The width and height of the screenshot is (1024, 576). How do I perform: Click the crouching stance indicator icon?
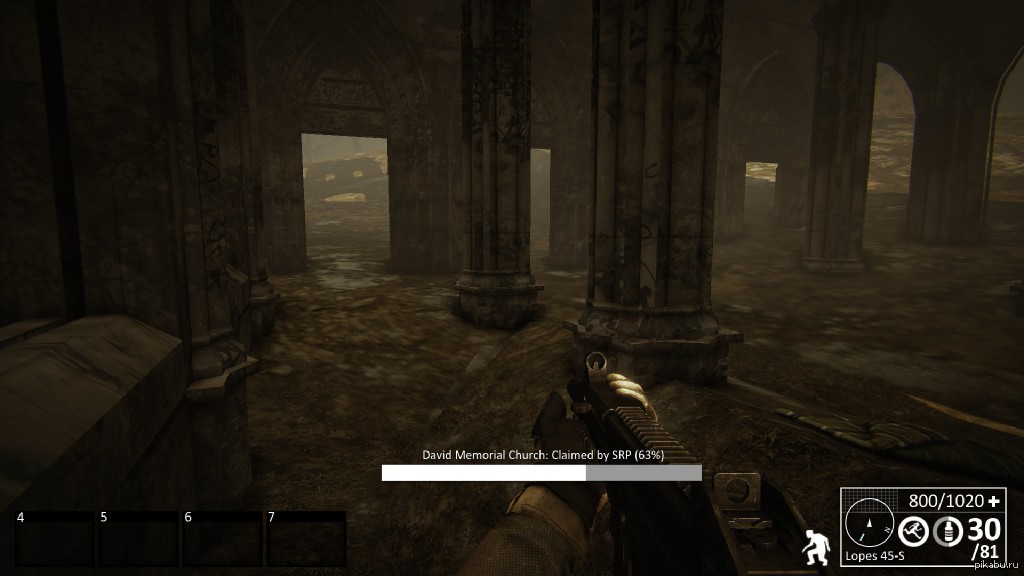coord(814,547)
